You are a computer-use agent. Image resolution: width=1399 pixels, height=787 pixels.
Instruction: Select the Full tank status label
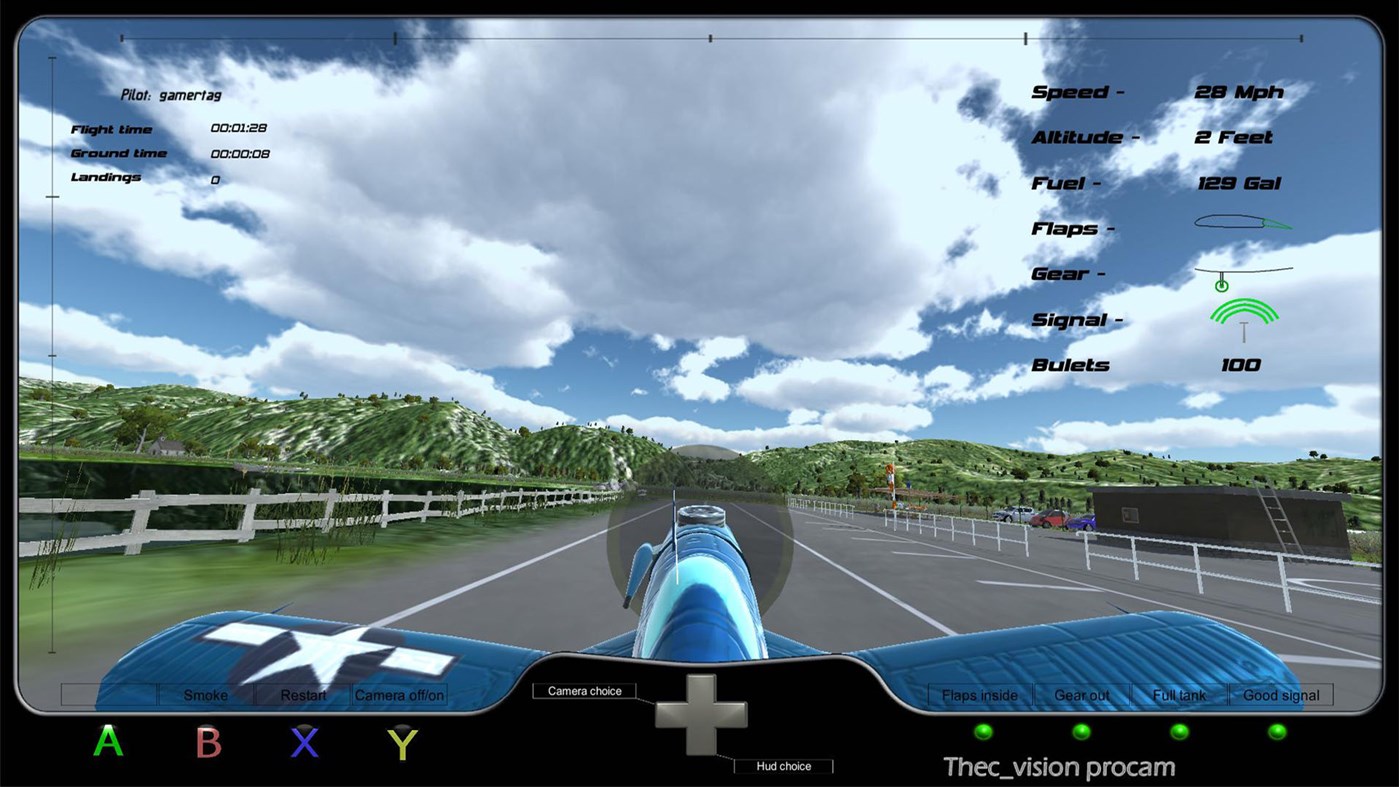point(1179,695)
